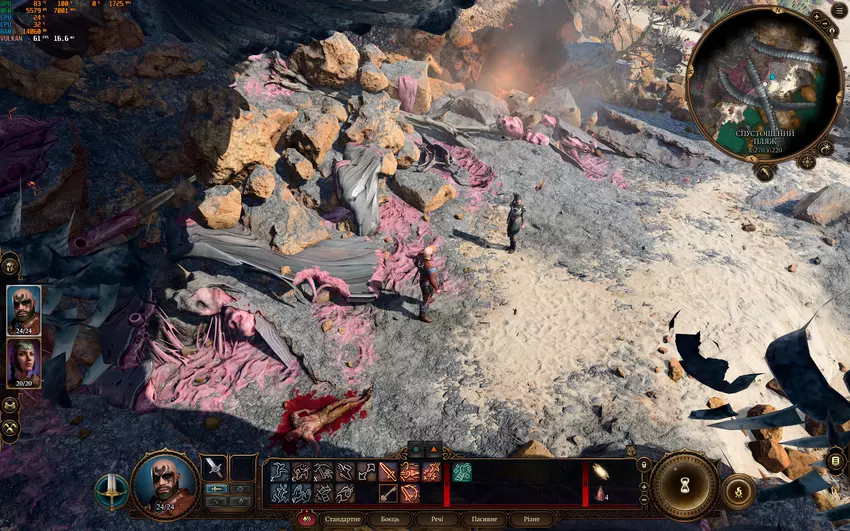Open the combat log button at right edge
The width and height of the screenshot is (850, 531).
(x=836, y=462)
